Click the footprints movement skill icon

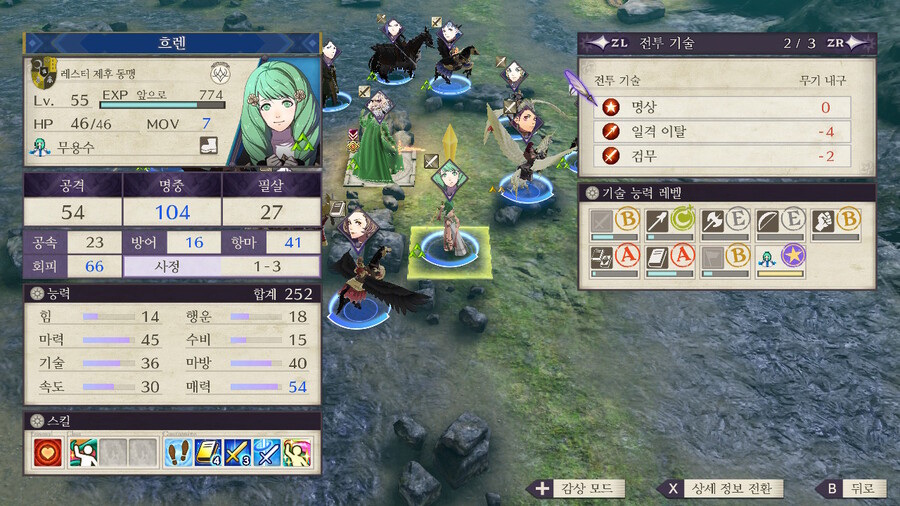(179, 452)
